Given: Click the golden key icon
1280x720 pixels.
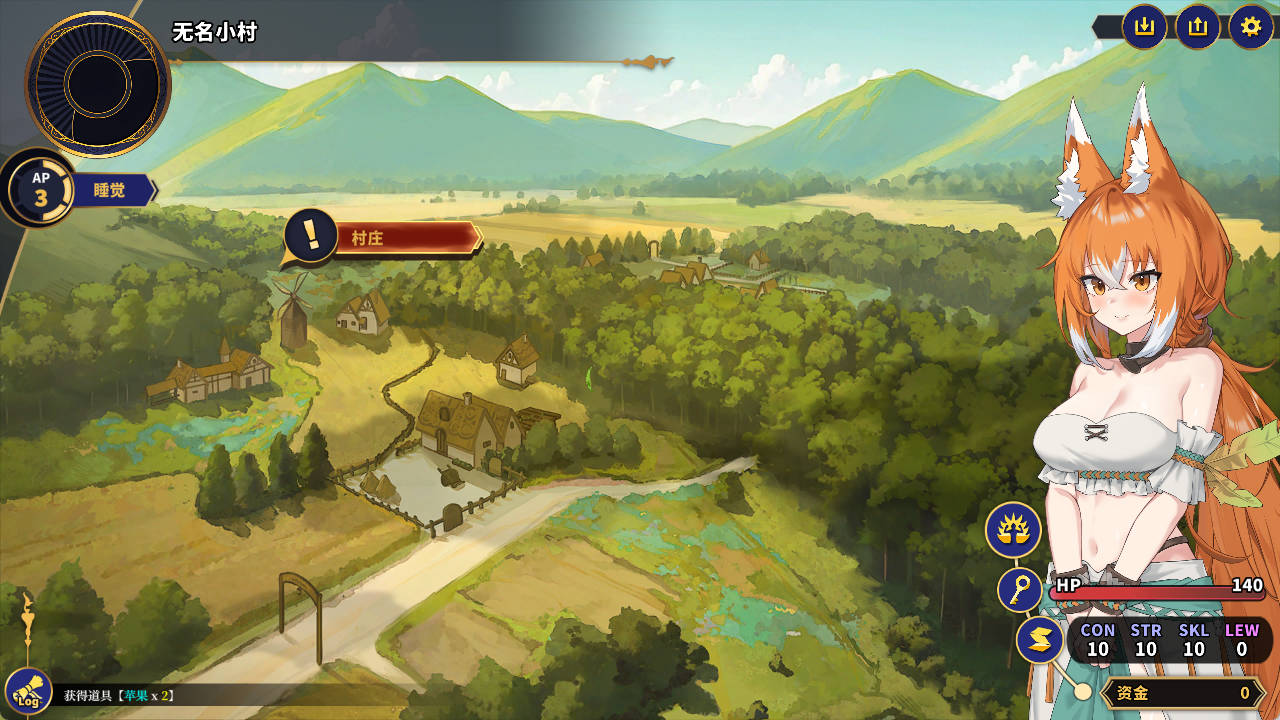Looking at the screenshot, I should [1020, 590].
